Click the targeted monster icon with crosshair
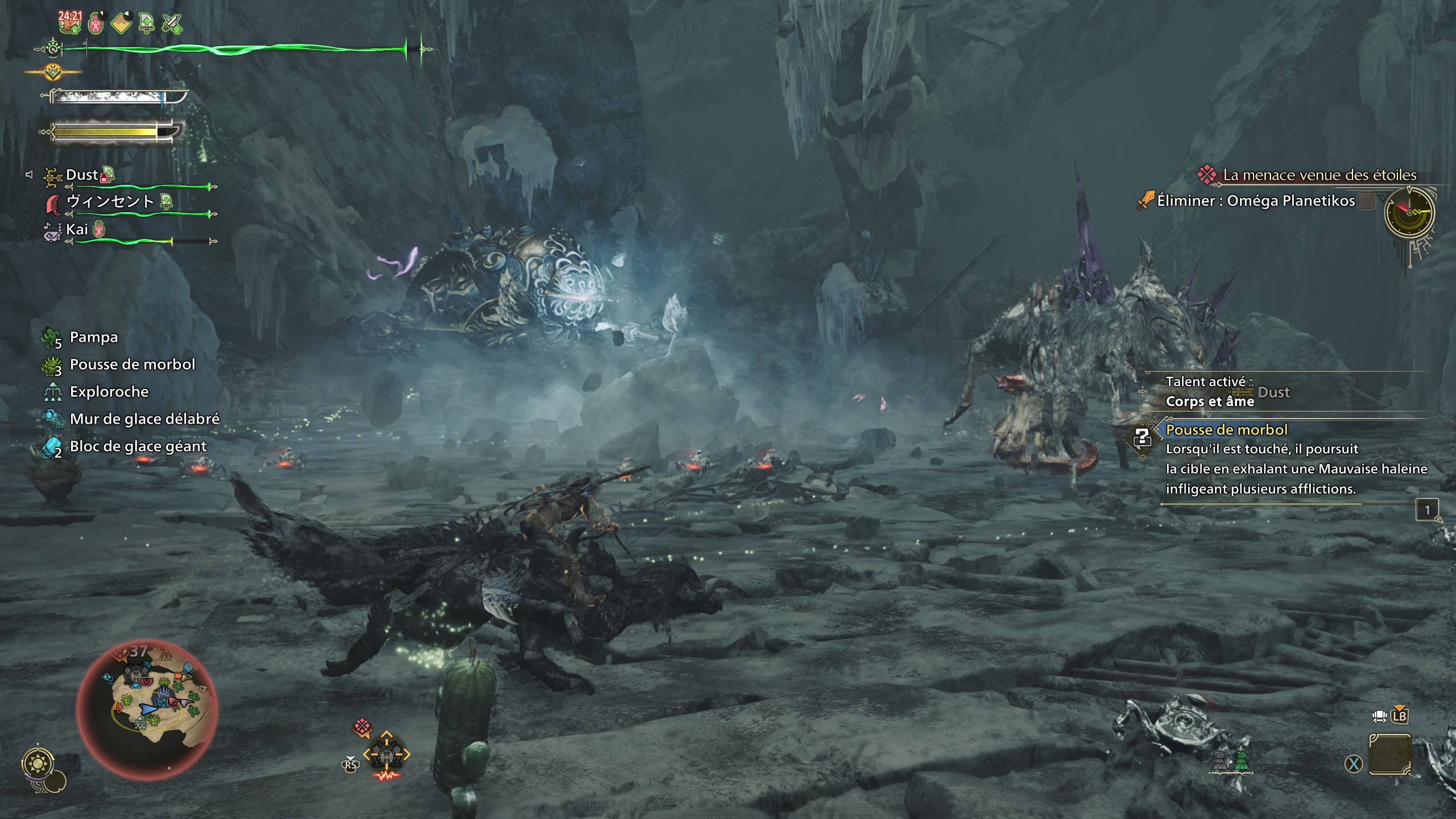This screenshot has height=819, width=1456. [x=386, y=755]
